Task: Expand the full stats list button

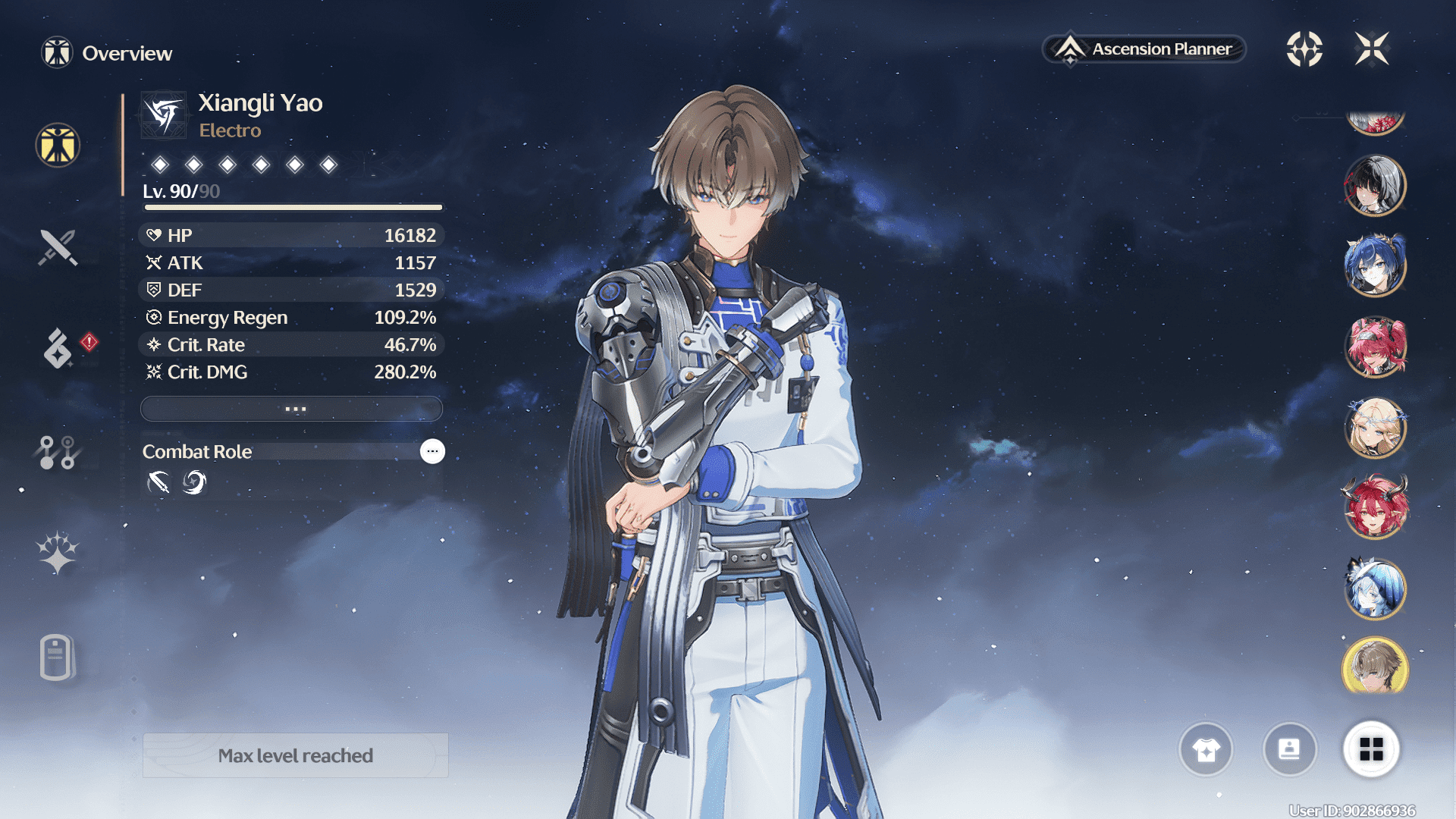Action: point(292,409)
